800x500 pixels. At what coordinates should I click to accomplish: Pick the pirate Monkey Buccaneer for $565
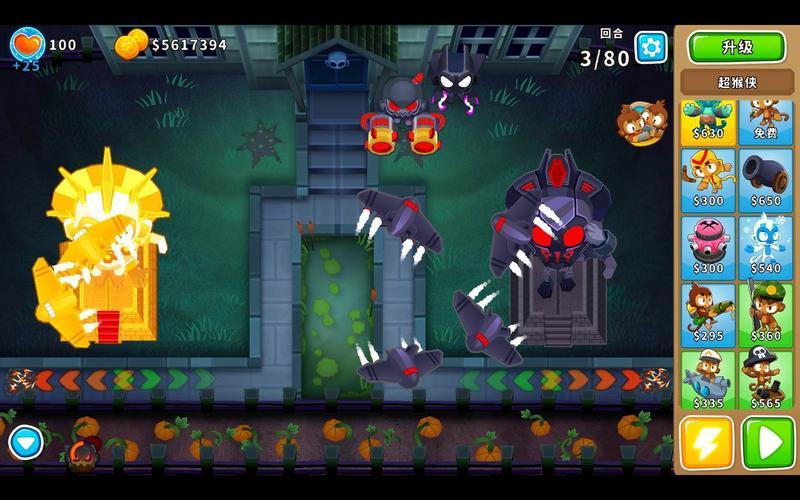(x=766, y=380)
